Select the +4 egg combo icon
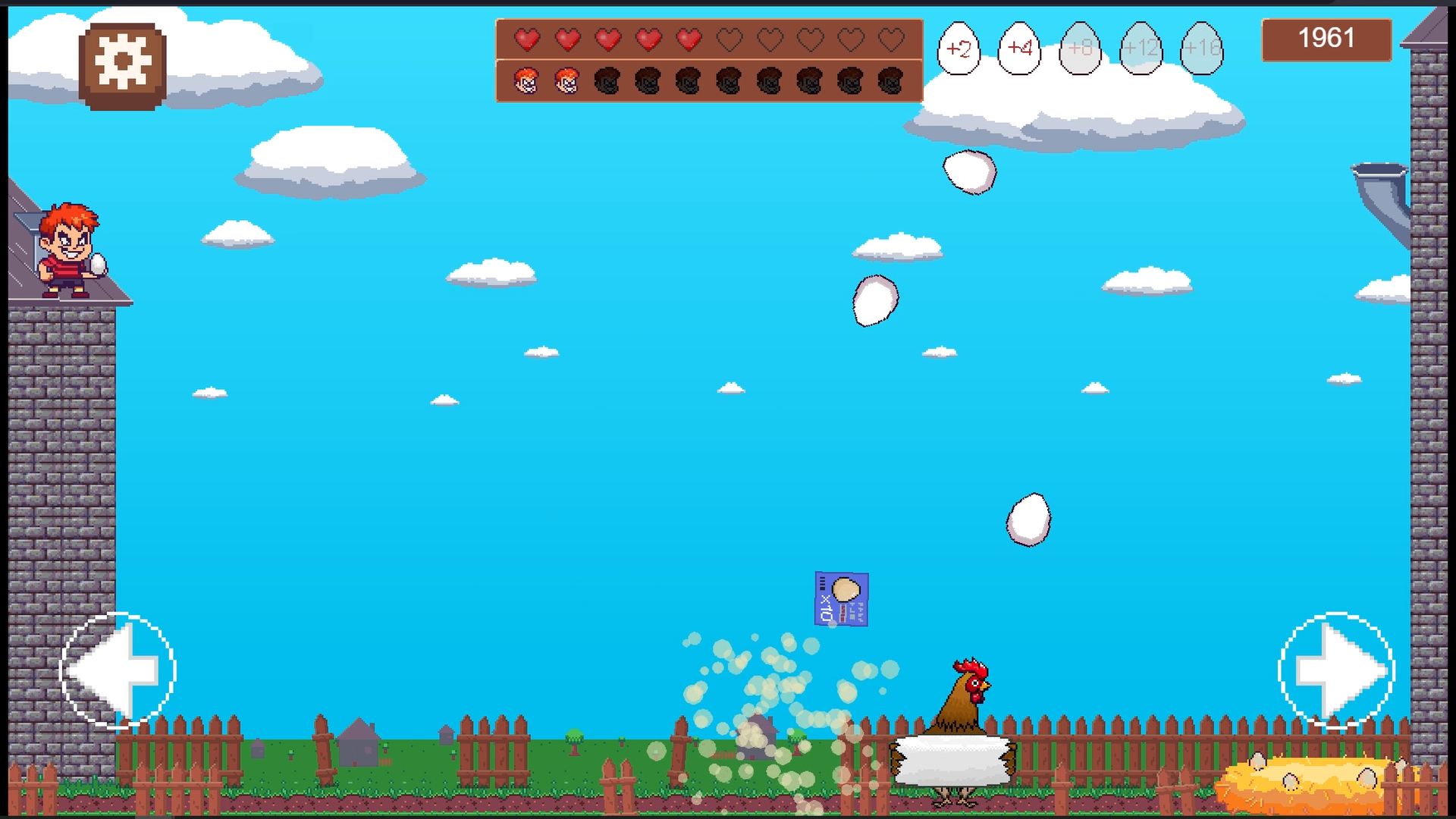Image resolution: width=1456 pixels, height=819 pixels. pyautogui.click(x=1019, y=49)
